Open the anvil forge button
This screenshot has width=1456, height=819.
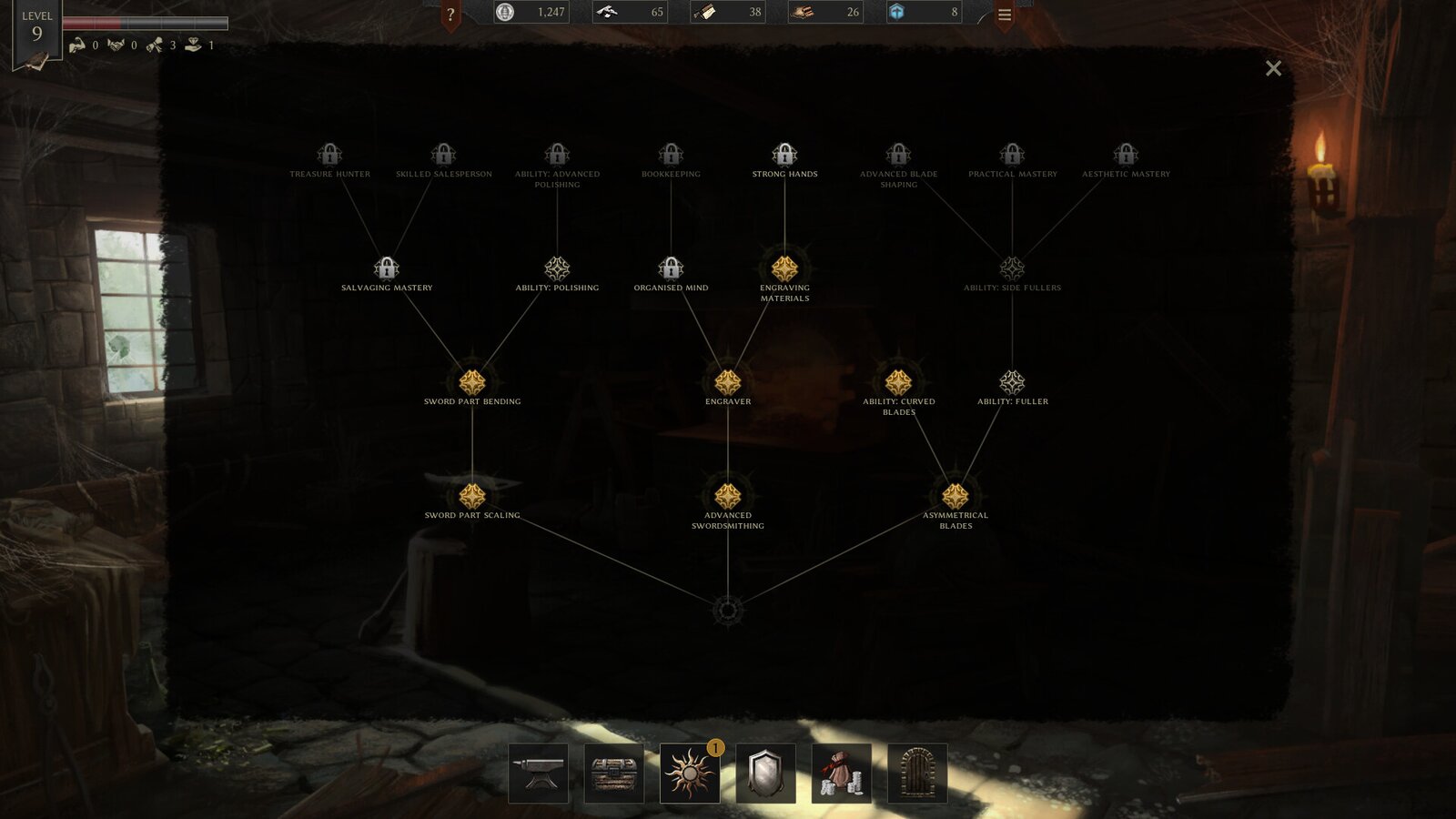click(x=539, y=773)
